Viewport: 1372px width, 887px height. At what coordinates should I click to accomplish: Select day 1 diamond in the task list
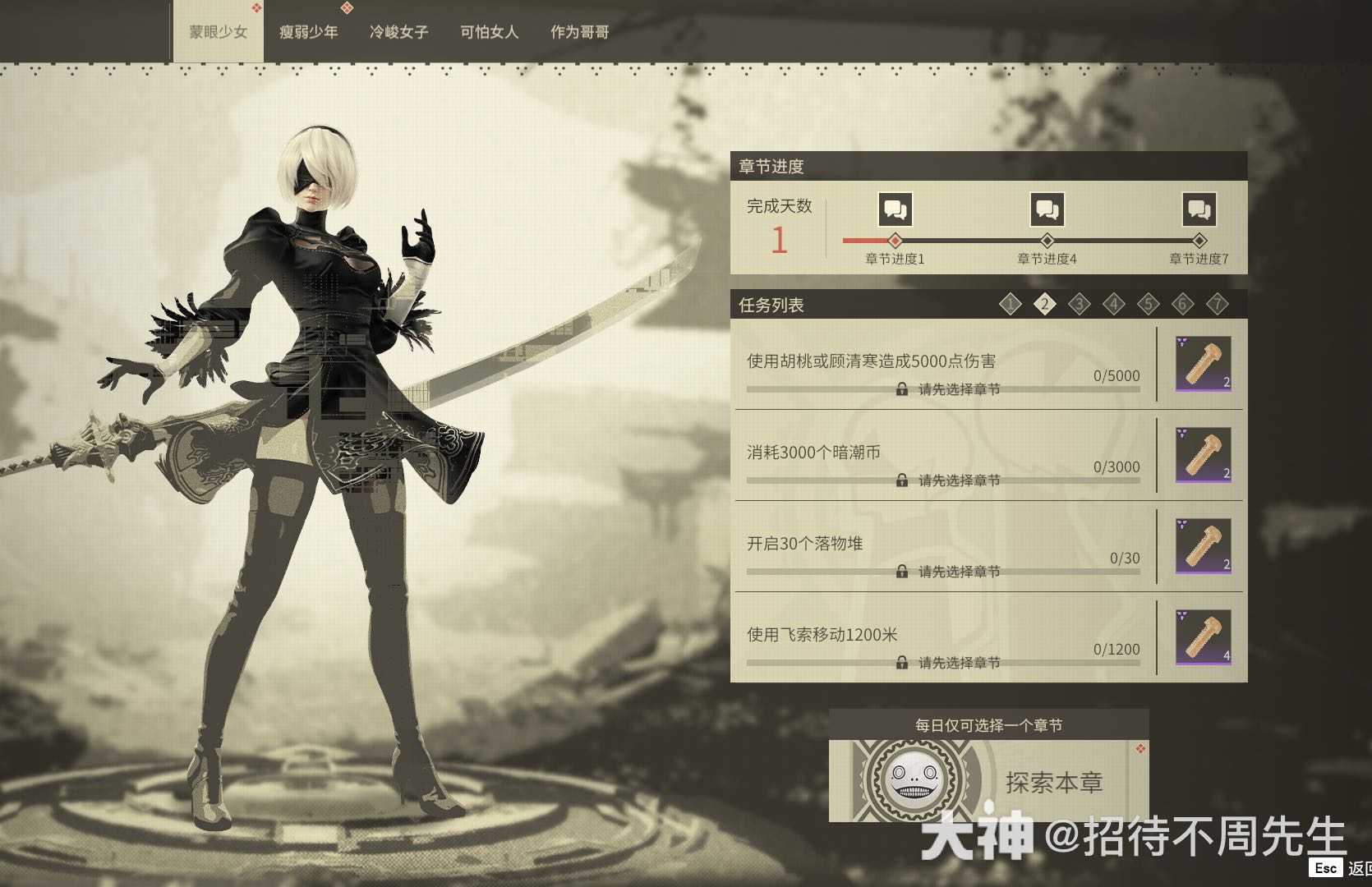click(x=1011, y=303)
